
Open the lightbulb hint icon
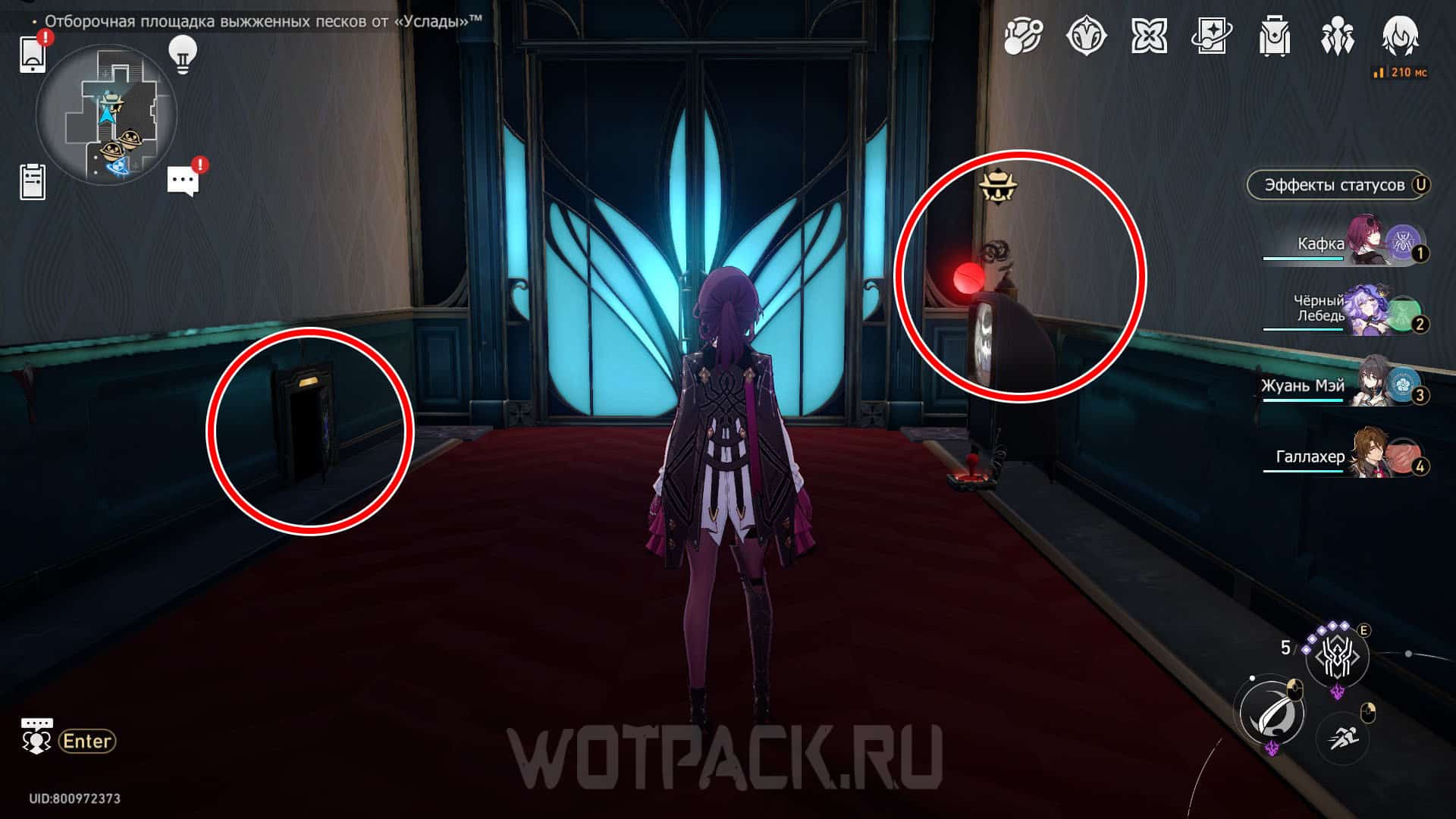[x=182, y=54]
